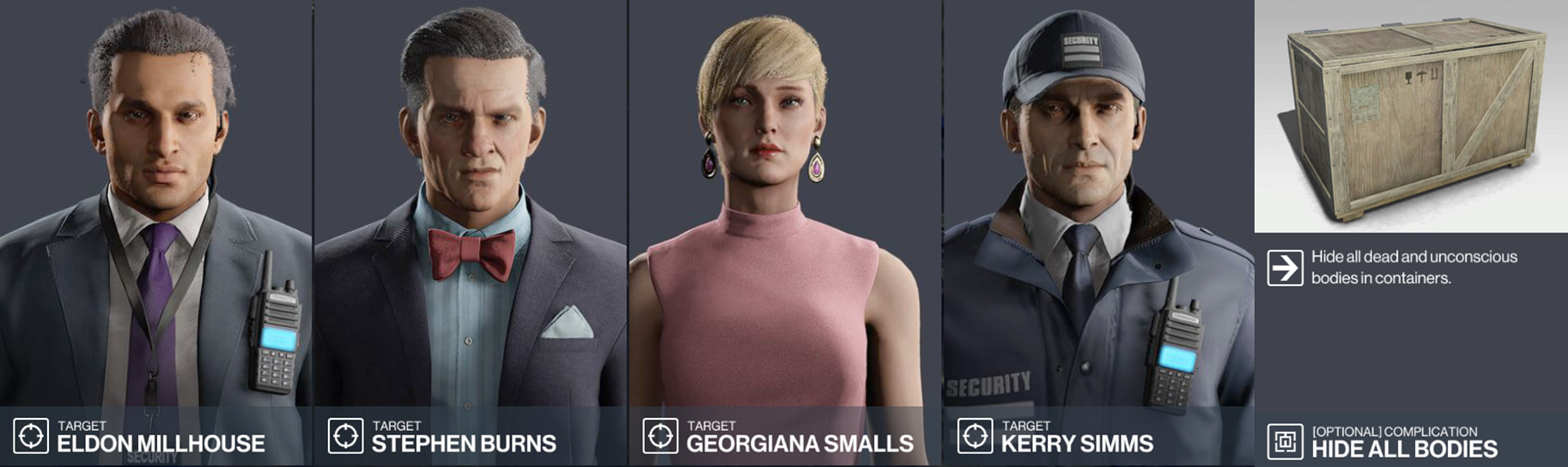Click the target crosshair icon for Eldon Millhouse

tap(31, 436)
